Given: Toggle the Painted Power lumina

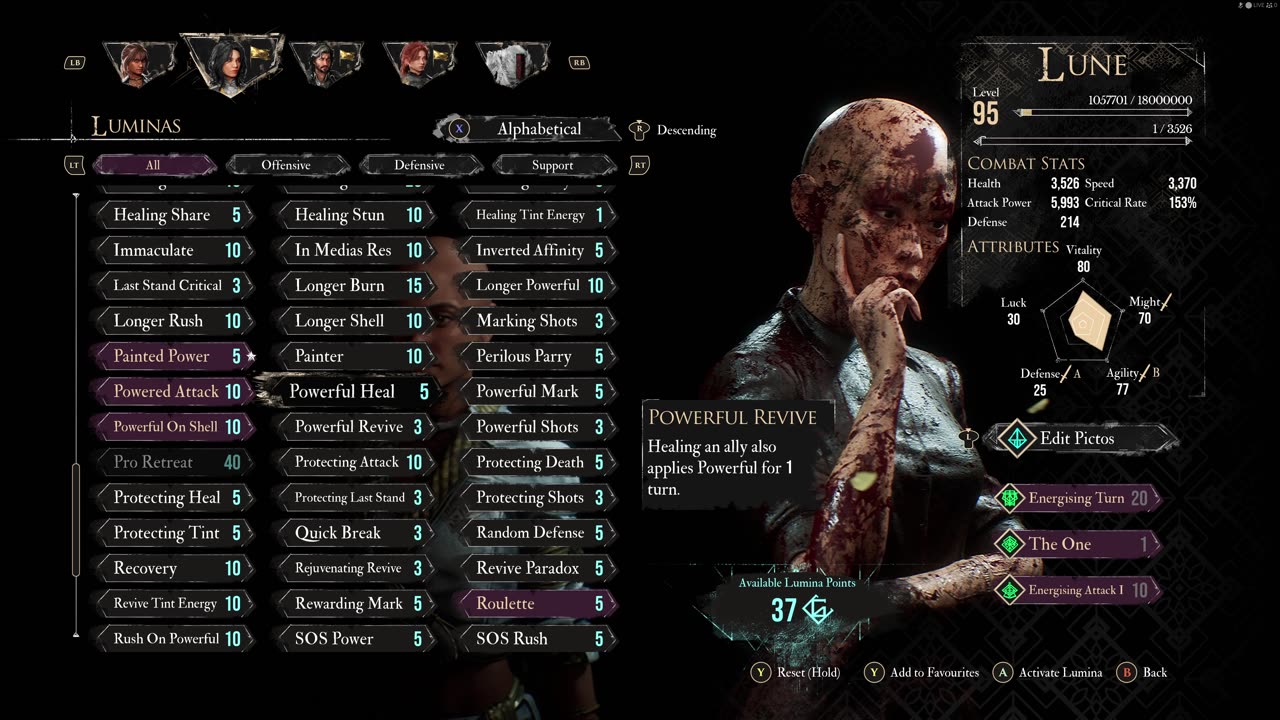Looking at the screenshot, I should pos(170,356).
